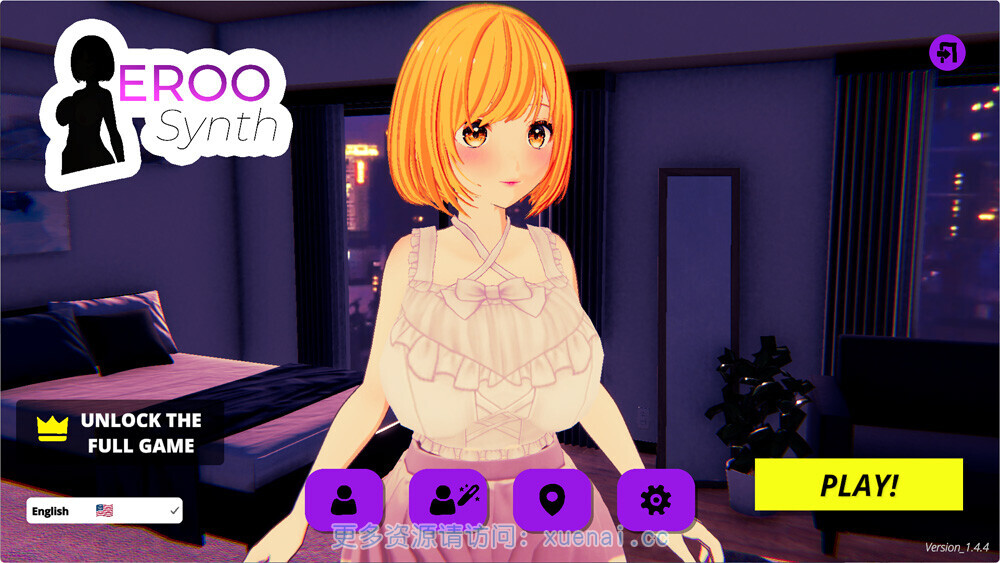Open the English language dropdown
The width and height of the screenshot is (1000, 563).
105,511
